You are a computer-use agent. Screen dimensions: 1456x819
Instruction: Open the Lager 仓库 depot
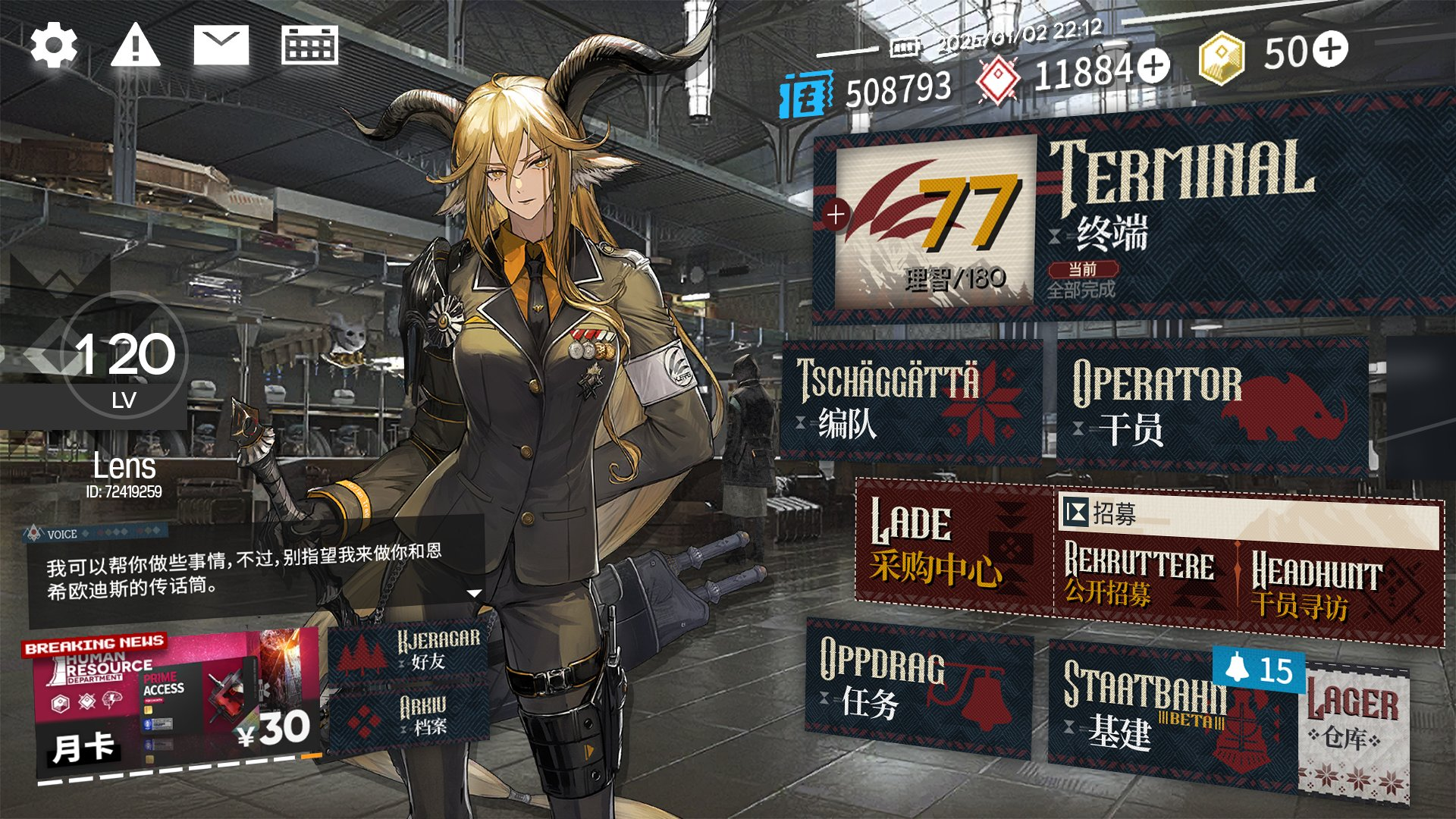[1354, 728]
